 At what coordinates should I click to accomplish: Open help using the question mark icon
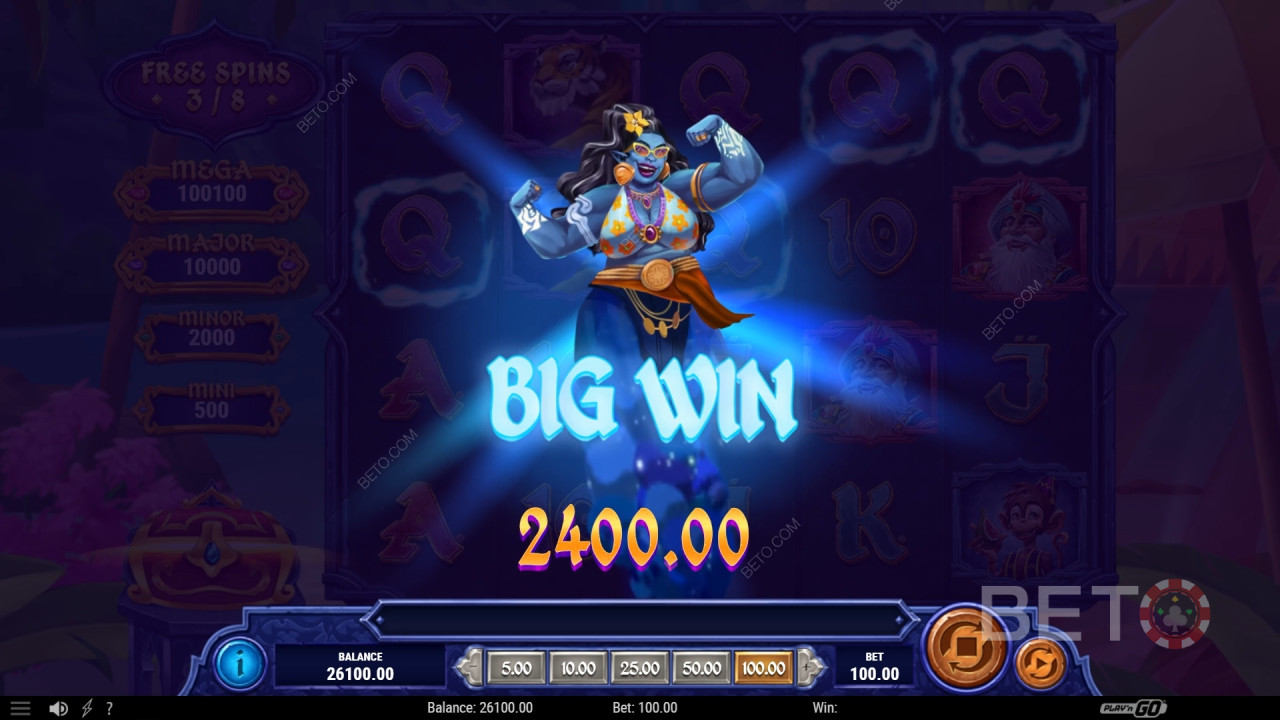108,708
